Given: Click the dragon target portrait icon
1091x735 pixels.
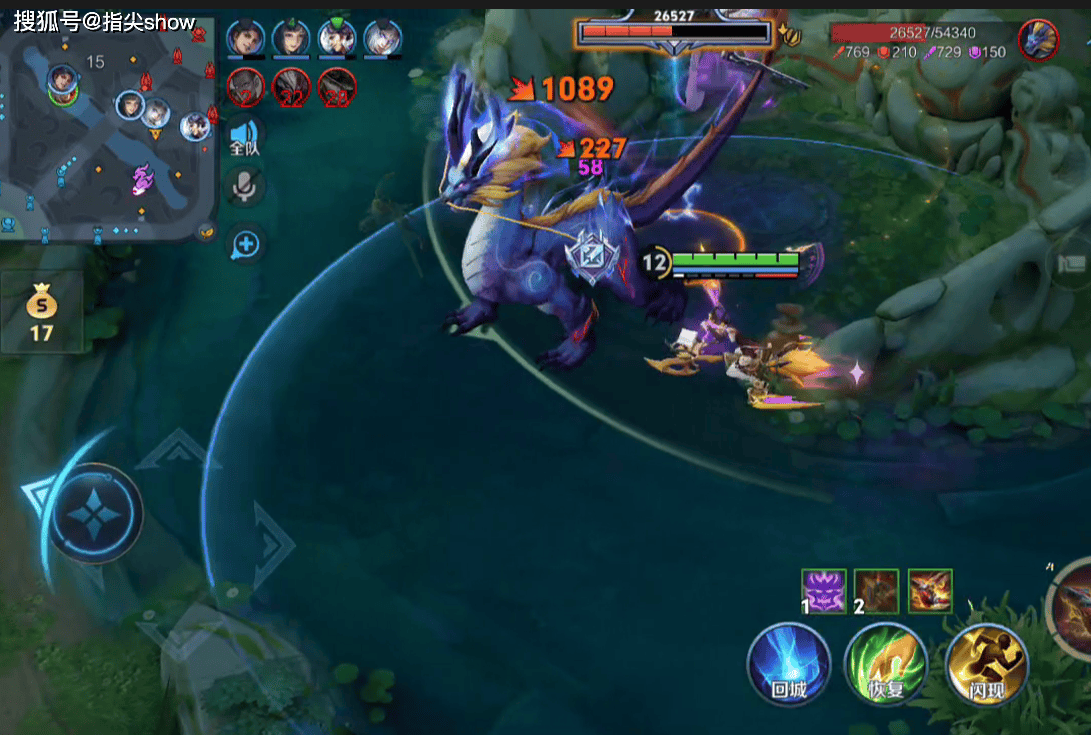Looking at the screenshot, I should click(1038, 40).
